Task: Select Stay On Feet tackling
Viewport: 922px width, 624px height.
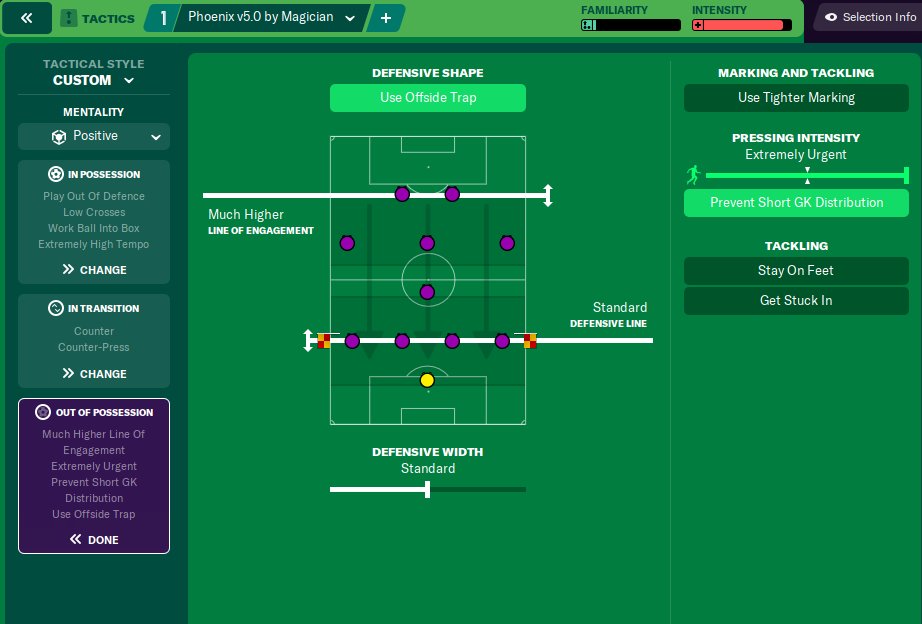Action: [x=796, y=270]
